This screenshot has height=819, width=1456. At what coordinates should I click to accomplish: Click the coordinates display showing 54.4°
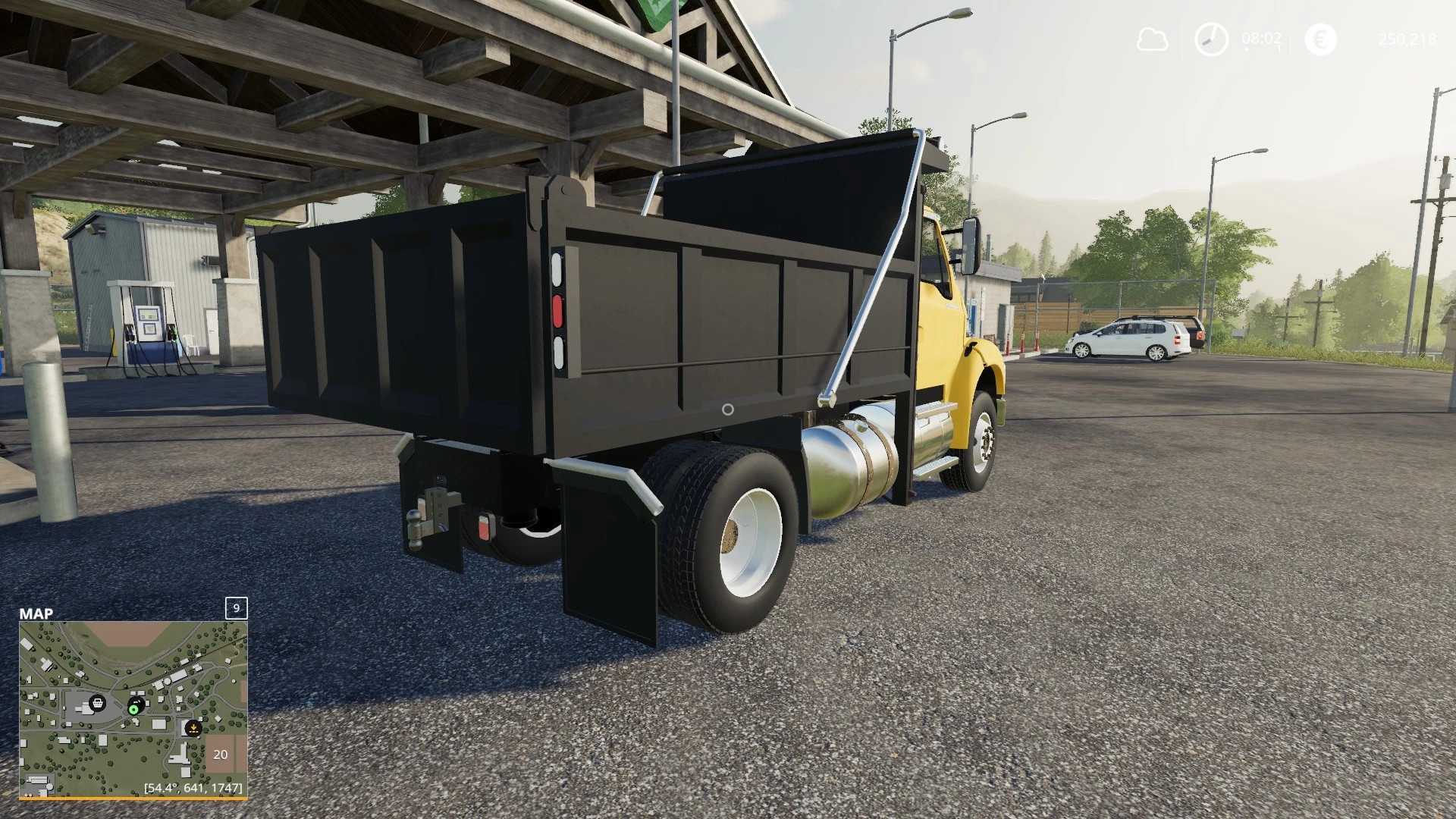coord(193,788)
